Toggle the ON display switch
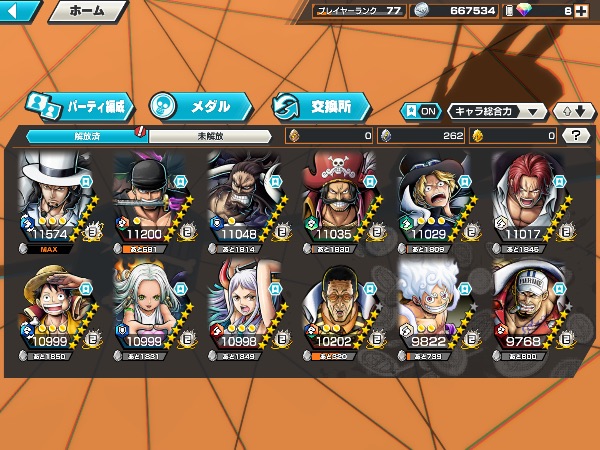 click(x=421, y=111)
